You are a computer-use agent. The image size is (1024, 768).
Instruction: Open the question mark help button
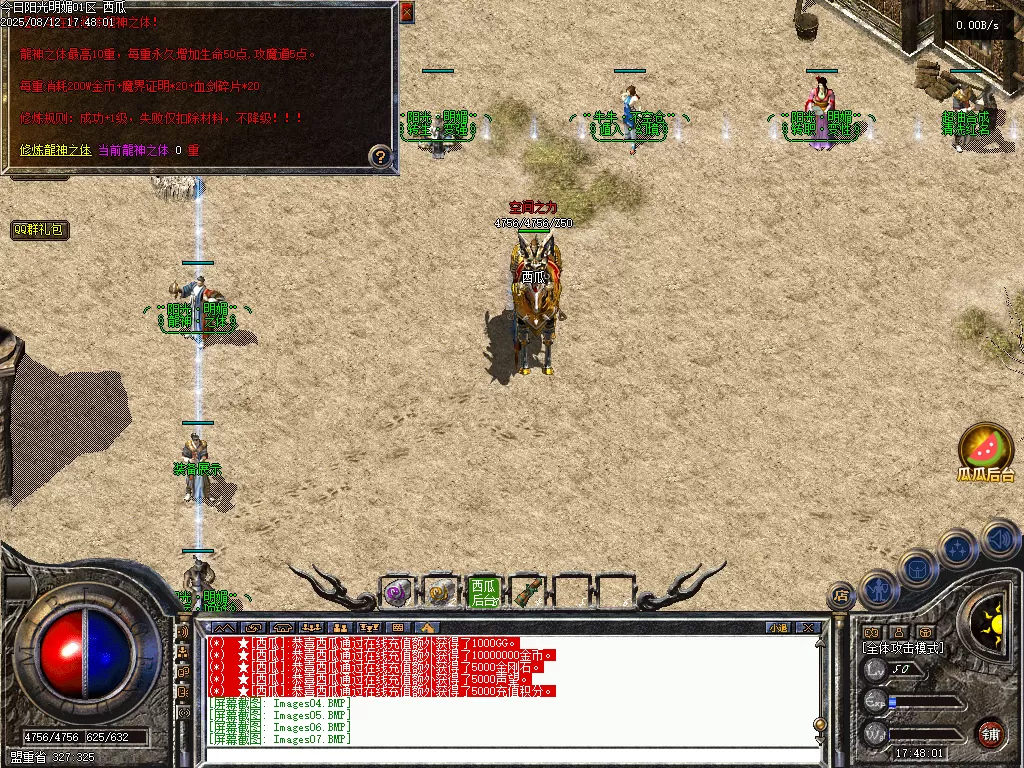pos(379,156)
